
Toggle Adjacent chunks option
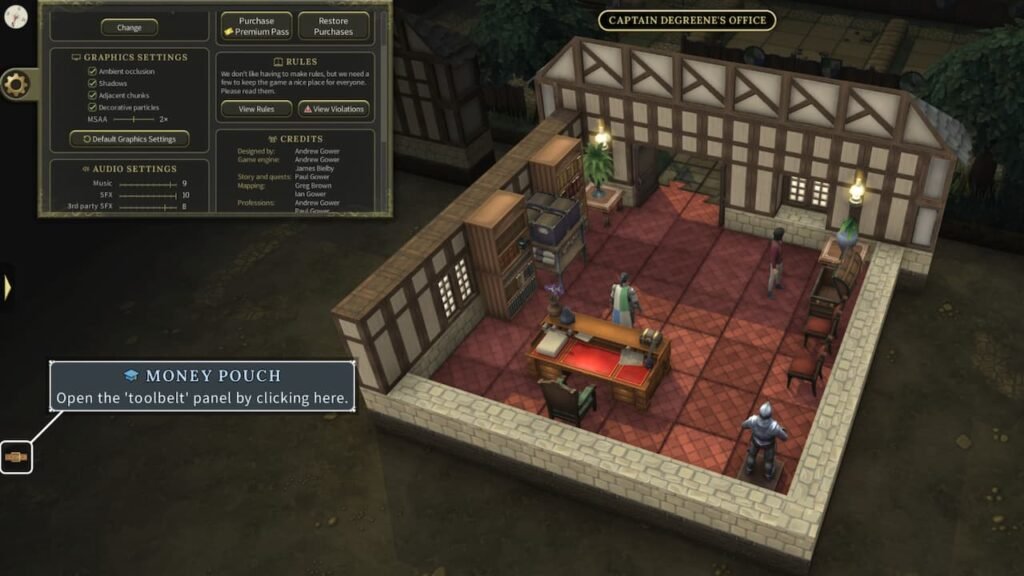(92, 96)
